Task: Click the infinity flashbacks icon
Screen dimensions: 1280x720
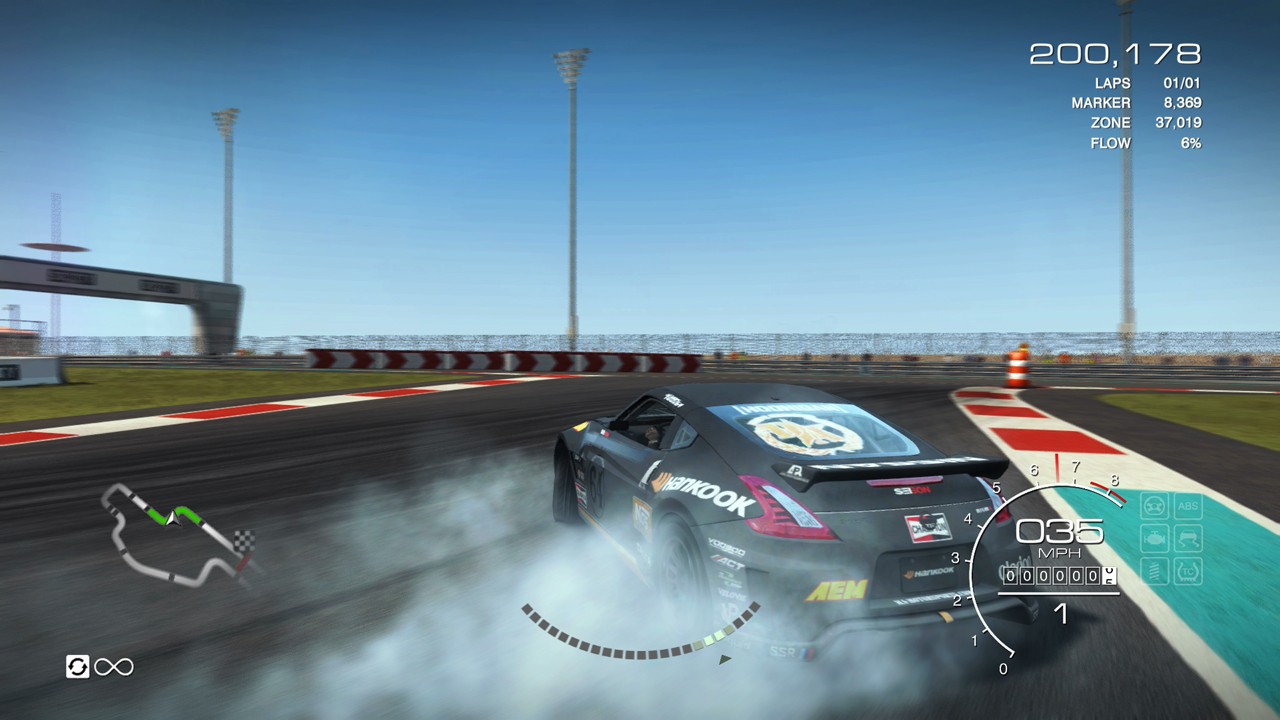Action: pyautogui.click(x=113, y=667)
